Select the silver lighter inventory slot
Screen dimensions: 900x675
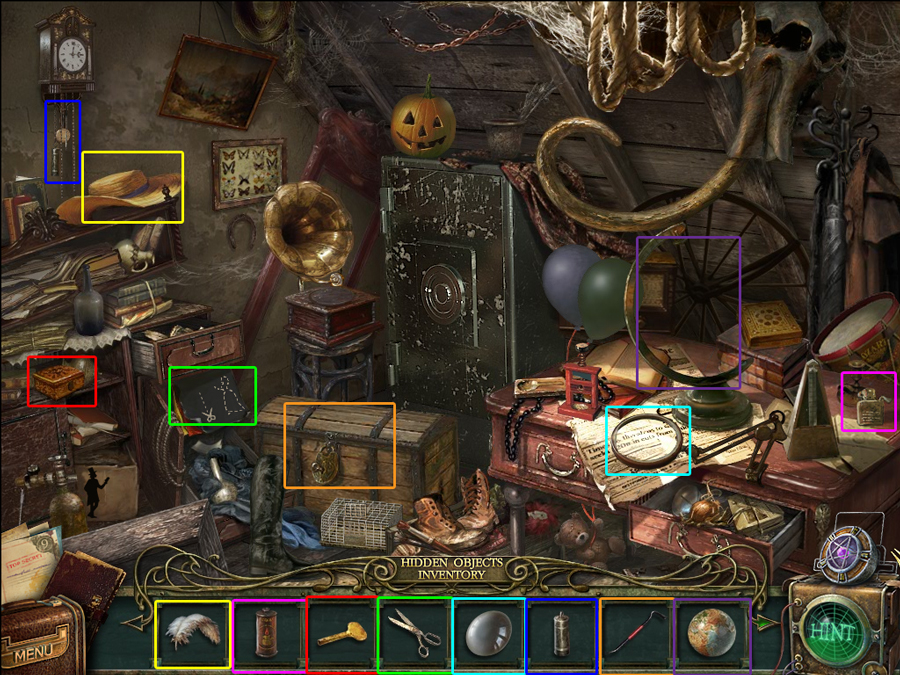pyautogui.click(x=561, y=634)
